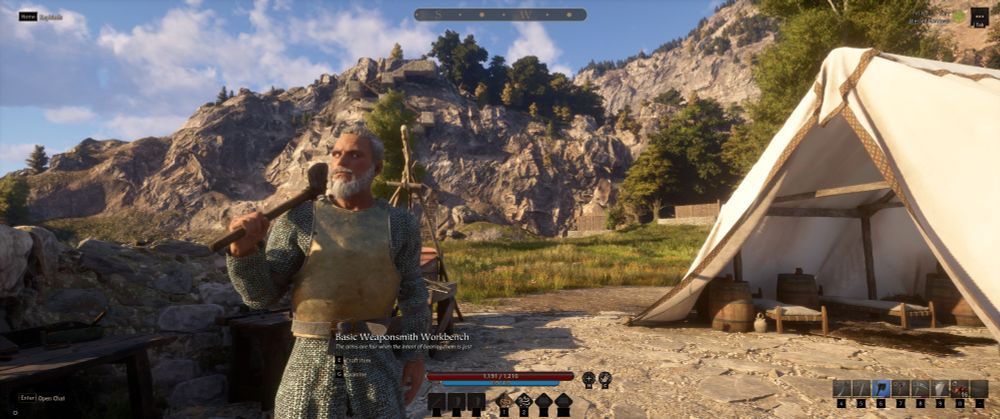The width and height of the screenshot is (1000, 419).
Task: Activate the ability in diamond slot 1
Action: pos(505,402)
